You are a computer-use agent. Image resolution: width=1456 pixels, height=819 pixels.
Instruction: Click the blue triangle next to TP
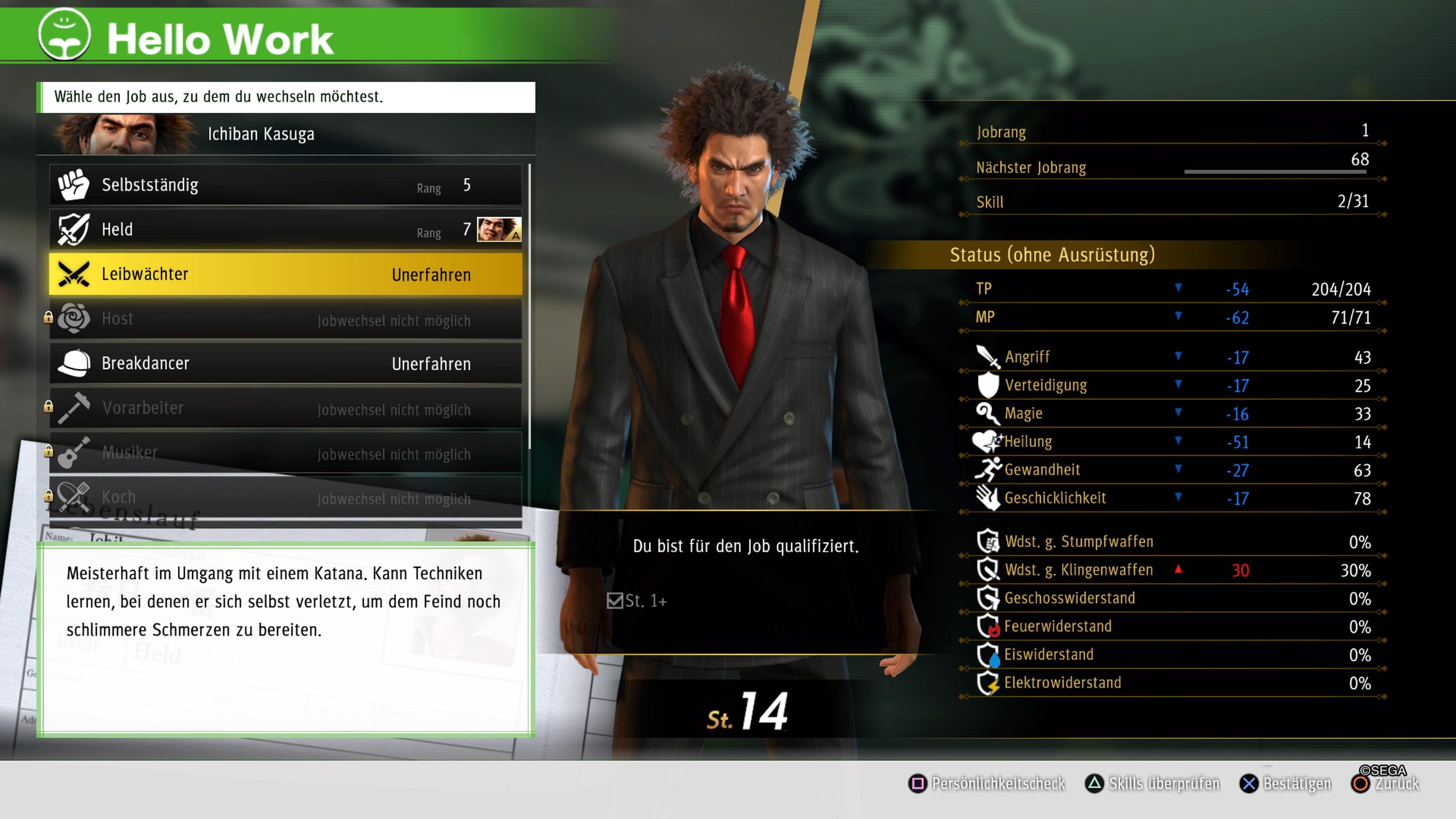pos(1178,288)
